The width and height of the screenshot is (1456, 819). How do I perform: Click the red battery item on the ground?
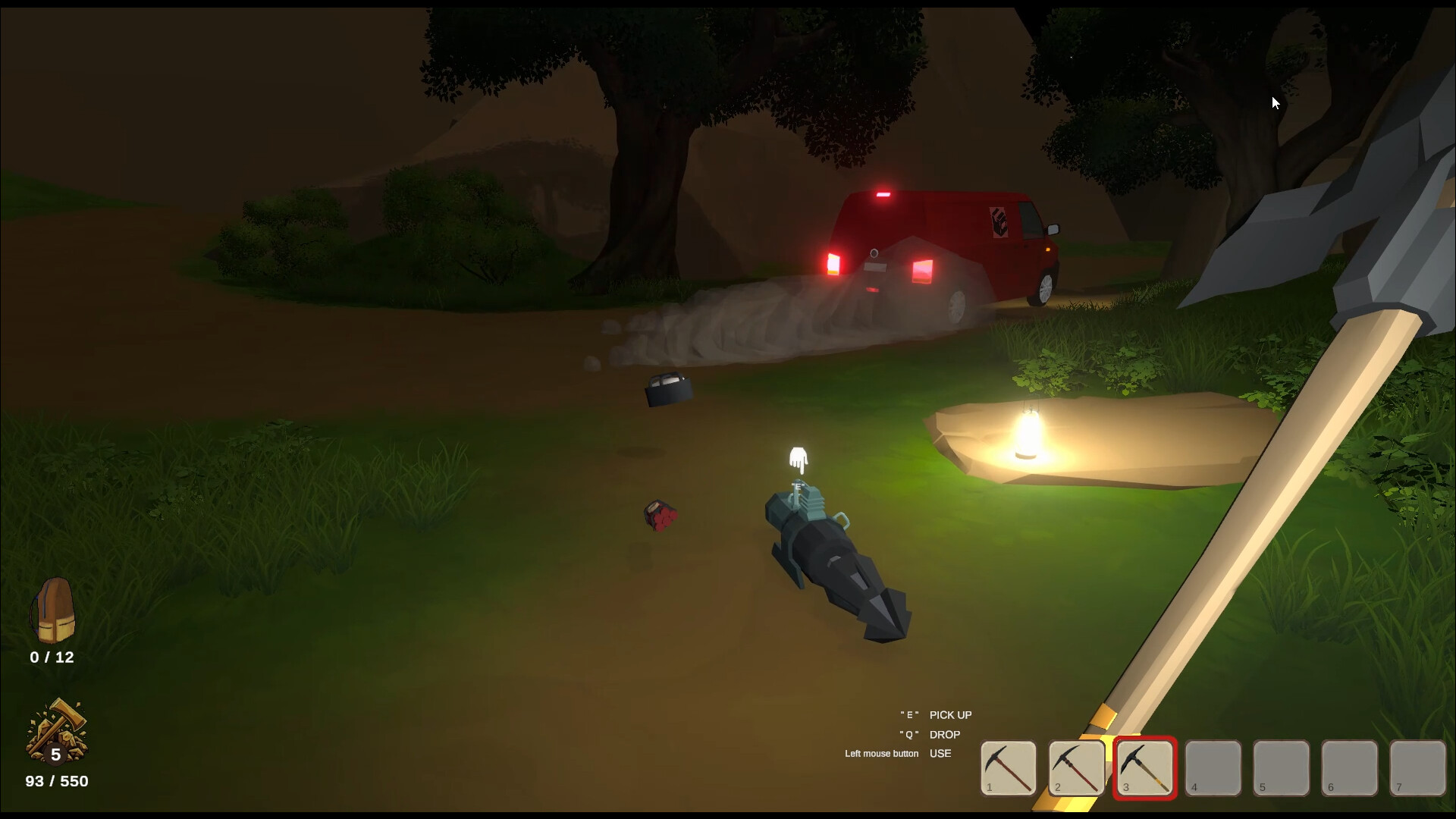pos(659,513)
